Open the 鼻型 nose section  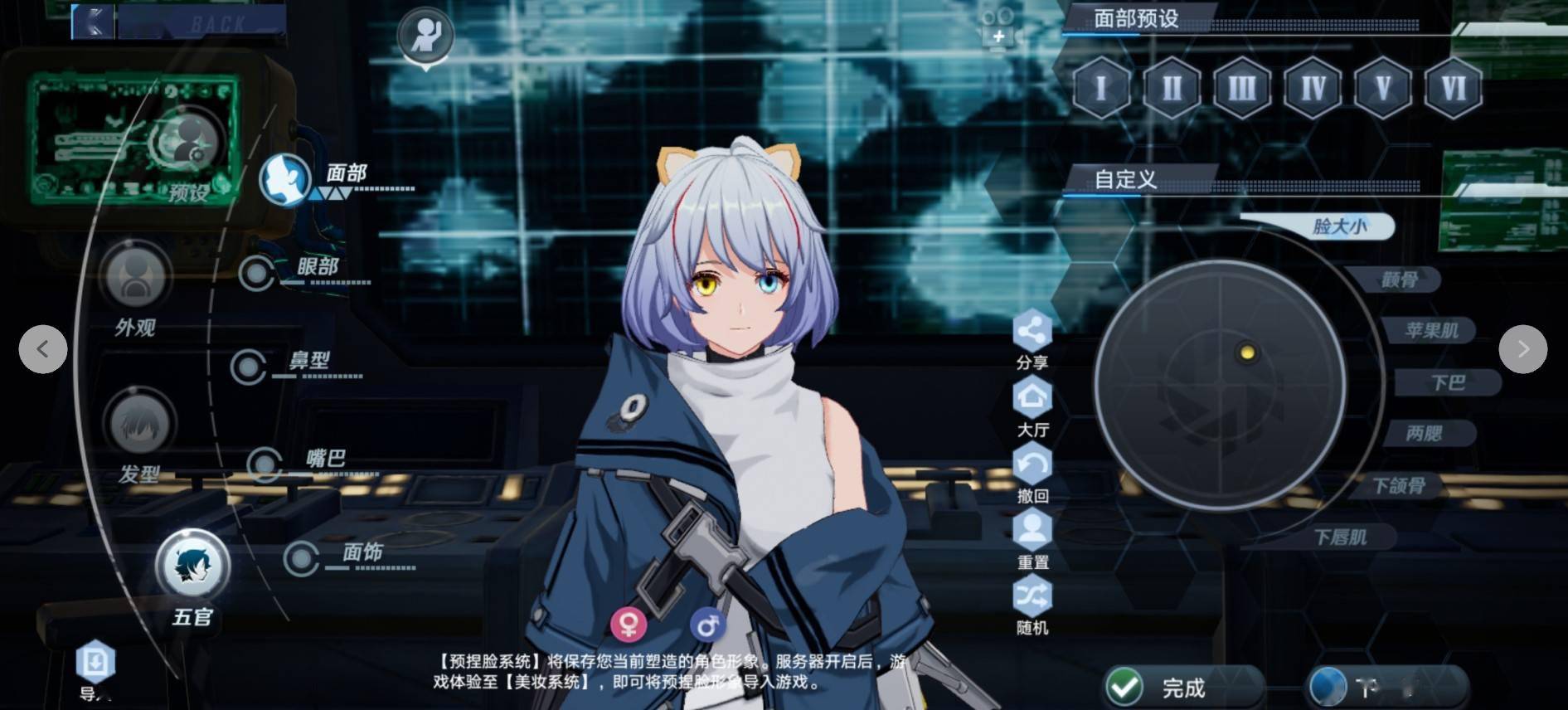[x=250, y=366]
